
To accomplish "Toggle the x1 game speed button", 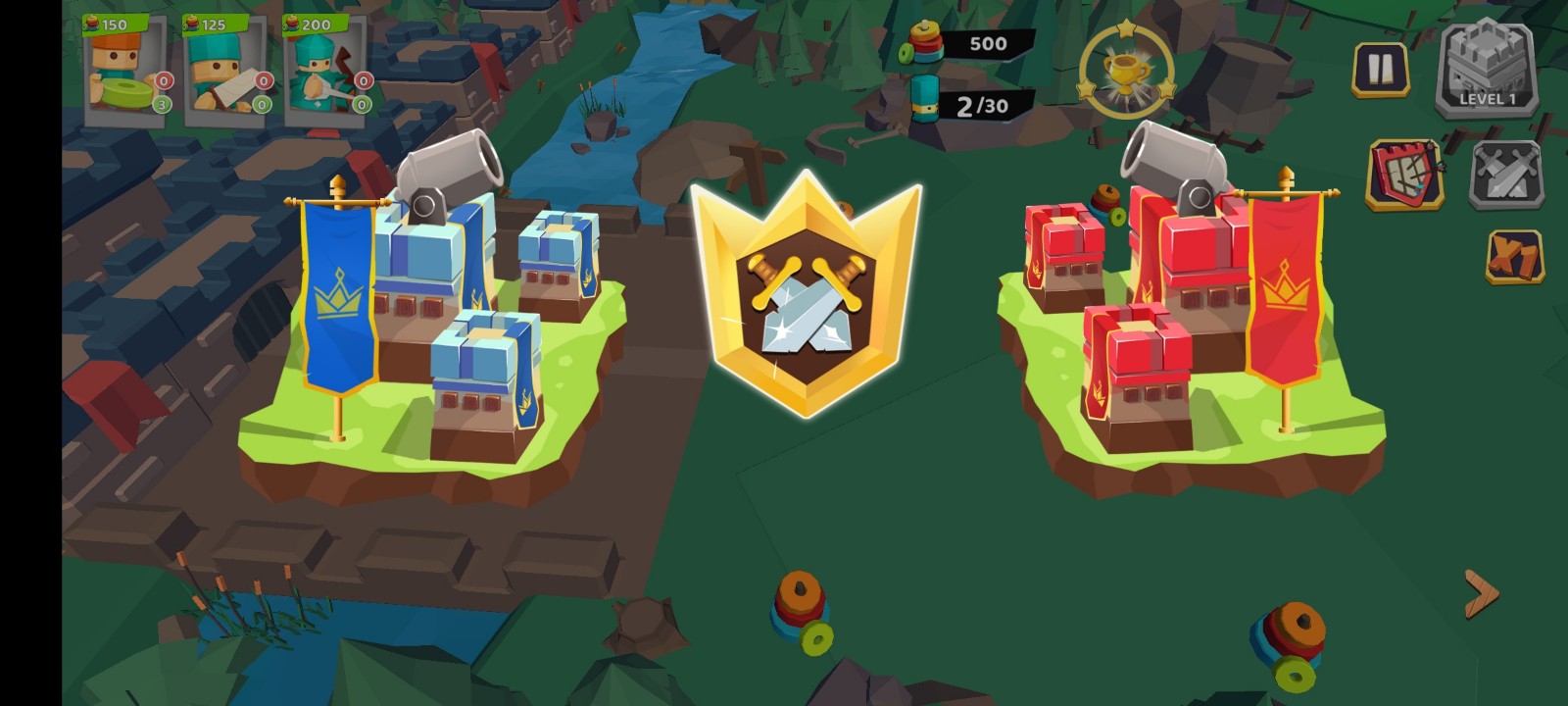I will pyautogui.click(x=1514, y=257).
